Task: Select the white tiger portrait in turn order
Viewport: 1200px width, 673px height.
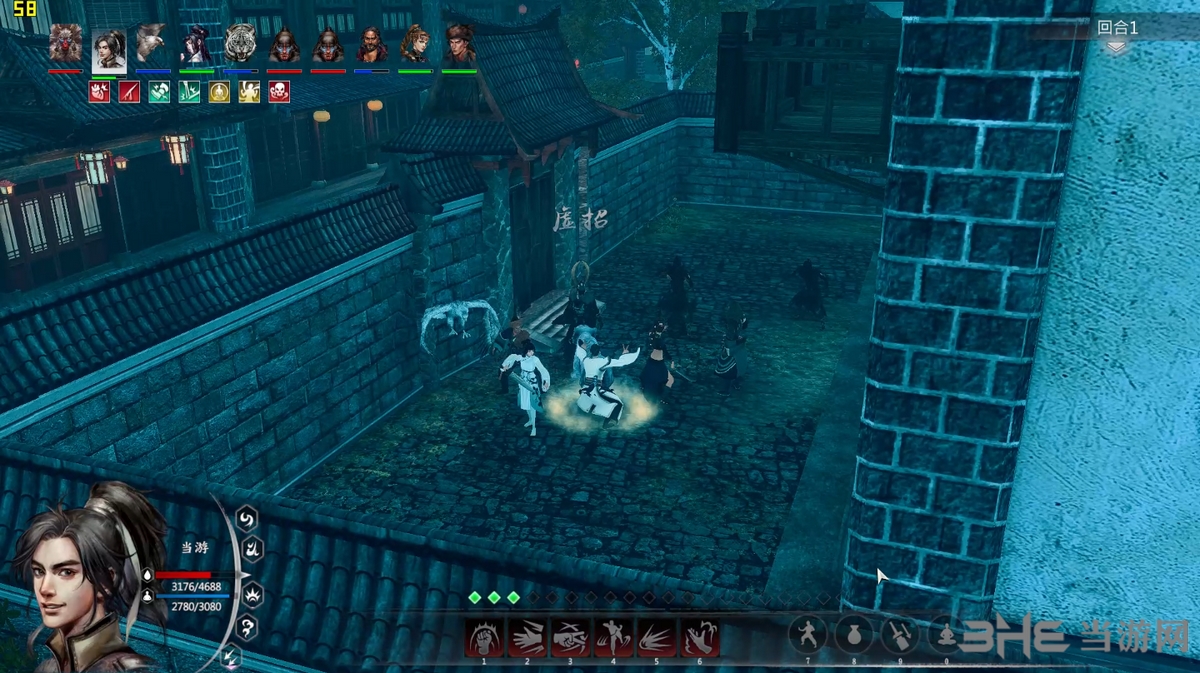Action: pyautogui.click(x=241, y=45)
